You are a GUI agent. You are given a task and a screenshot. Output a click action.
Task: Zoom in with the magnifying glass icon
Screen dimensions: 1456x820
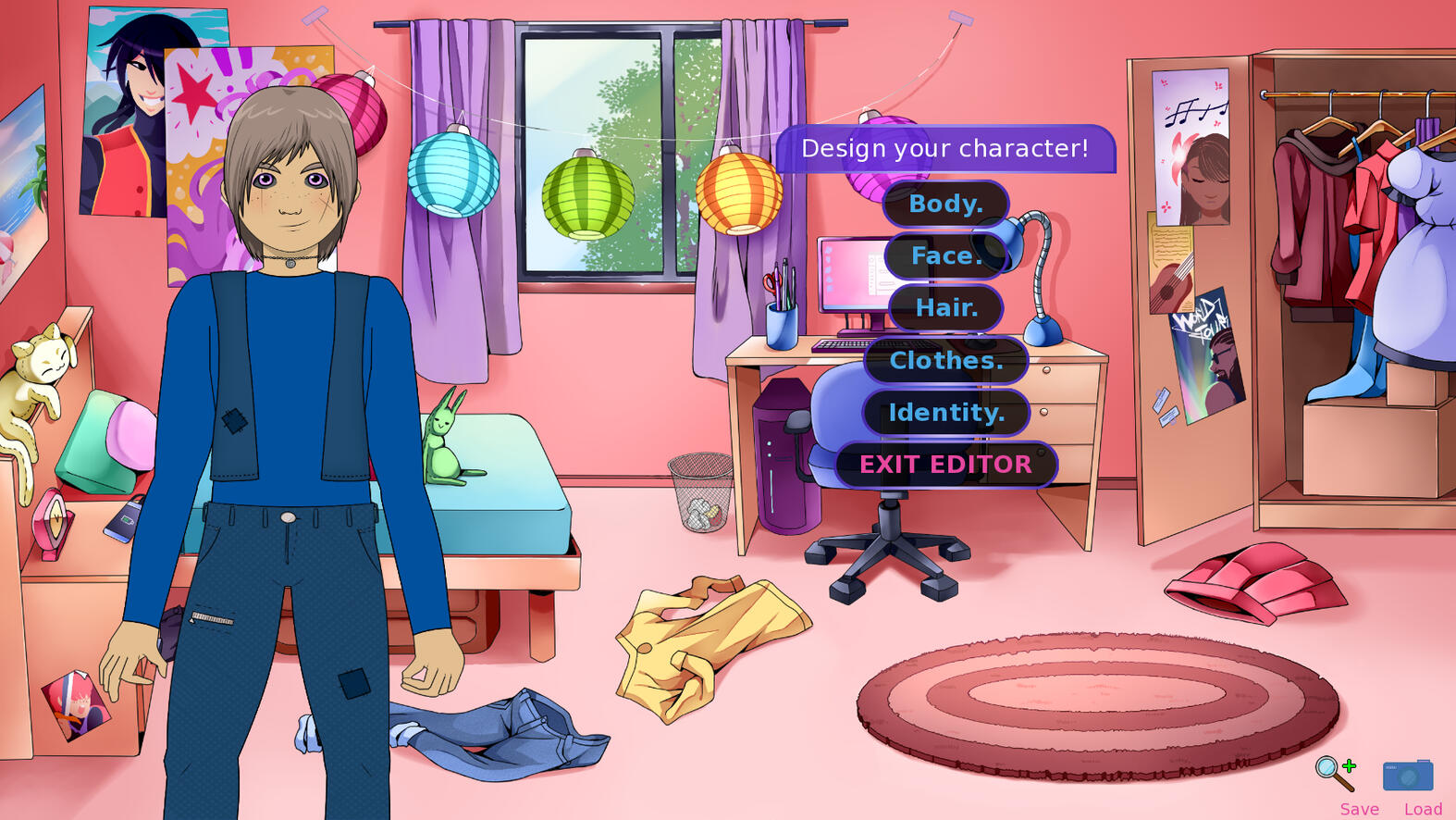[x=1335, y=773]
